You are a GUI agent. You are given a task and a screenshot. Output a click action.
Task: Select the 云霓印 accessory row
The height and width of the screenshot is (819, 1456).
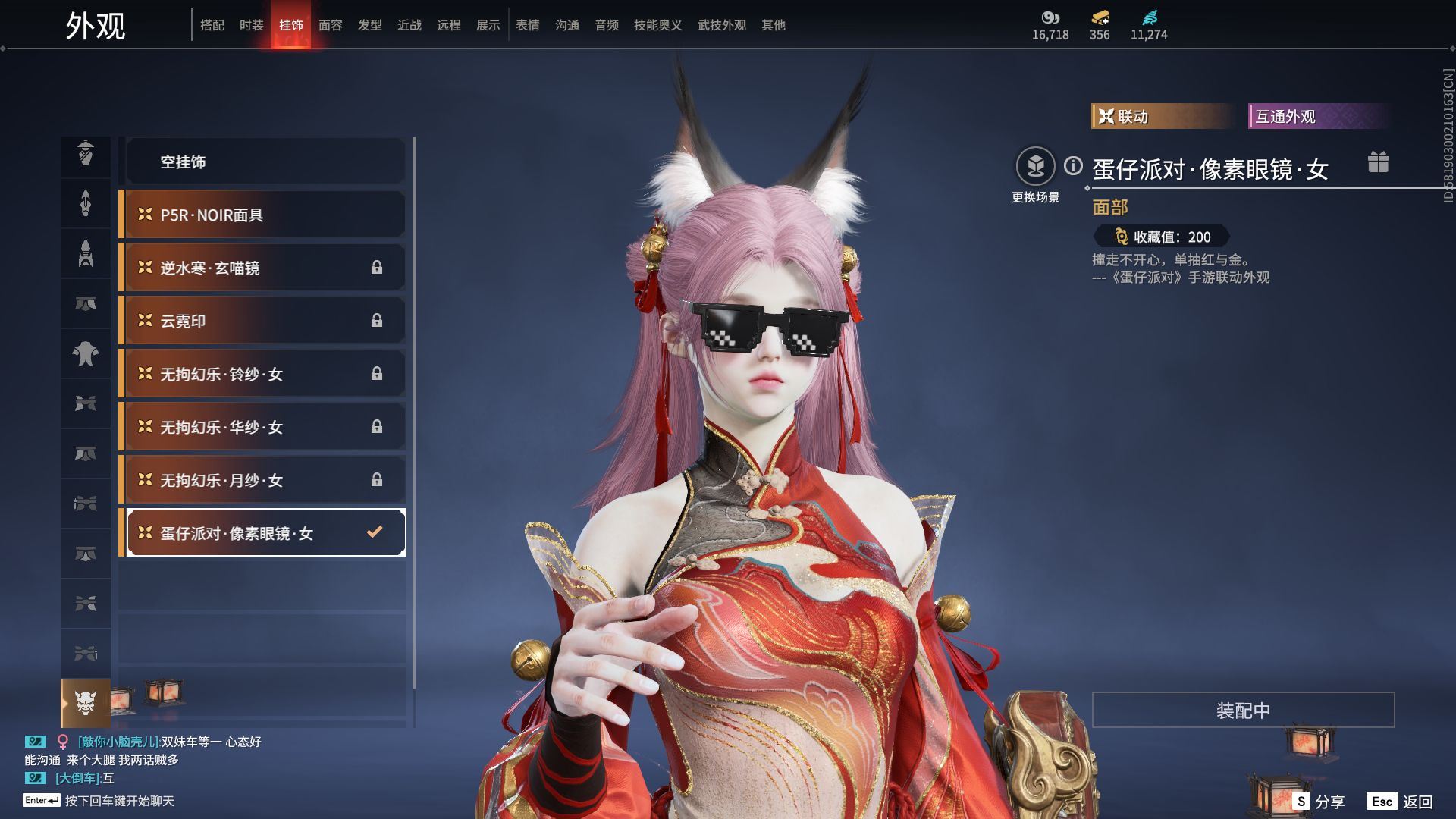point(264,321)
